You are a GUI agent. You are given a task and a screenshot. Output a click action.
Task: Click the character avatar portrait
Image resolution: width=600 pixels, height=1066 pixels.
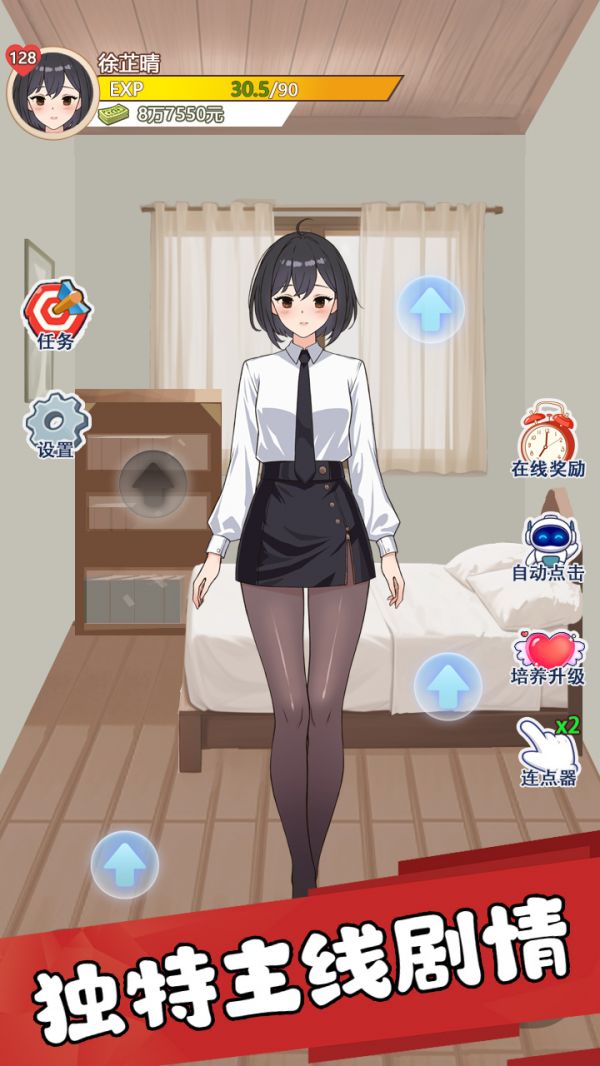[51, 93]
